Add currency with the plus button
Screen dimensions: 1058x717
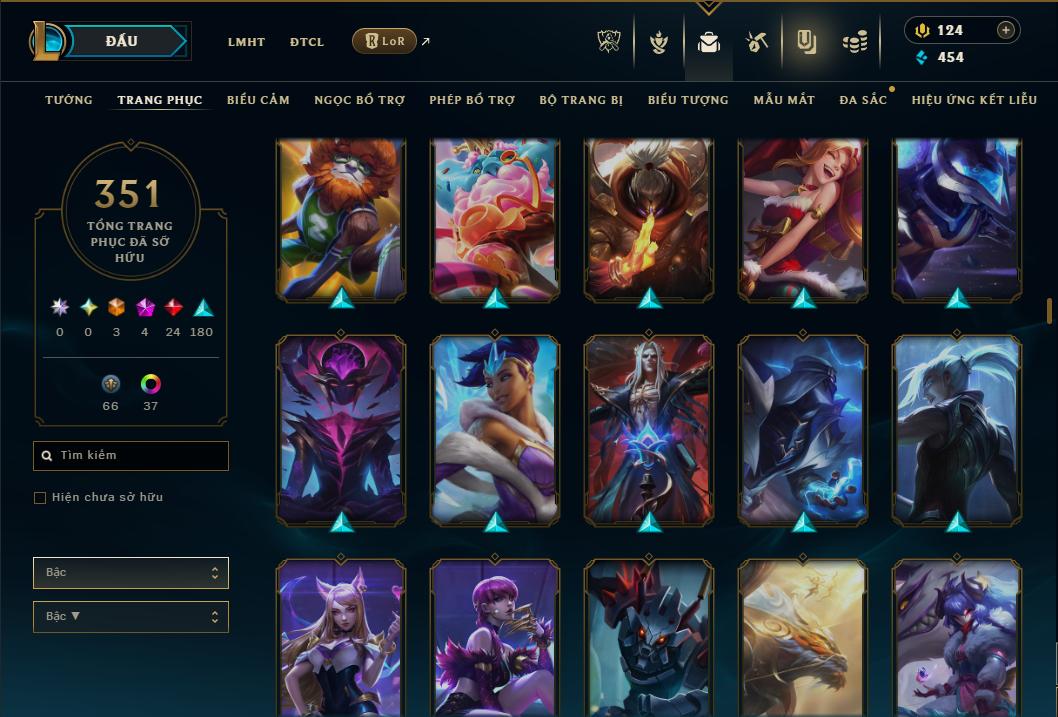pos(1006,30)
